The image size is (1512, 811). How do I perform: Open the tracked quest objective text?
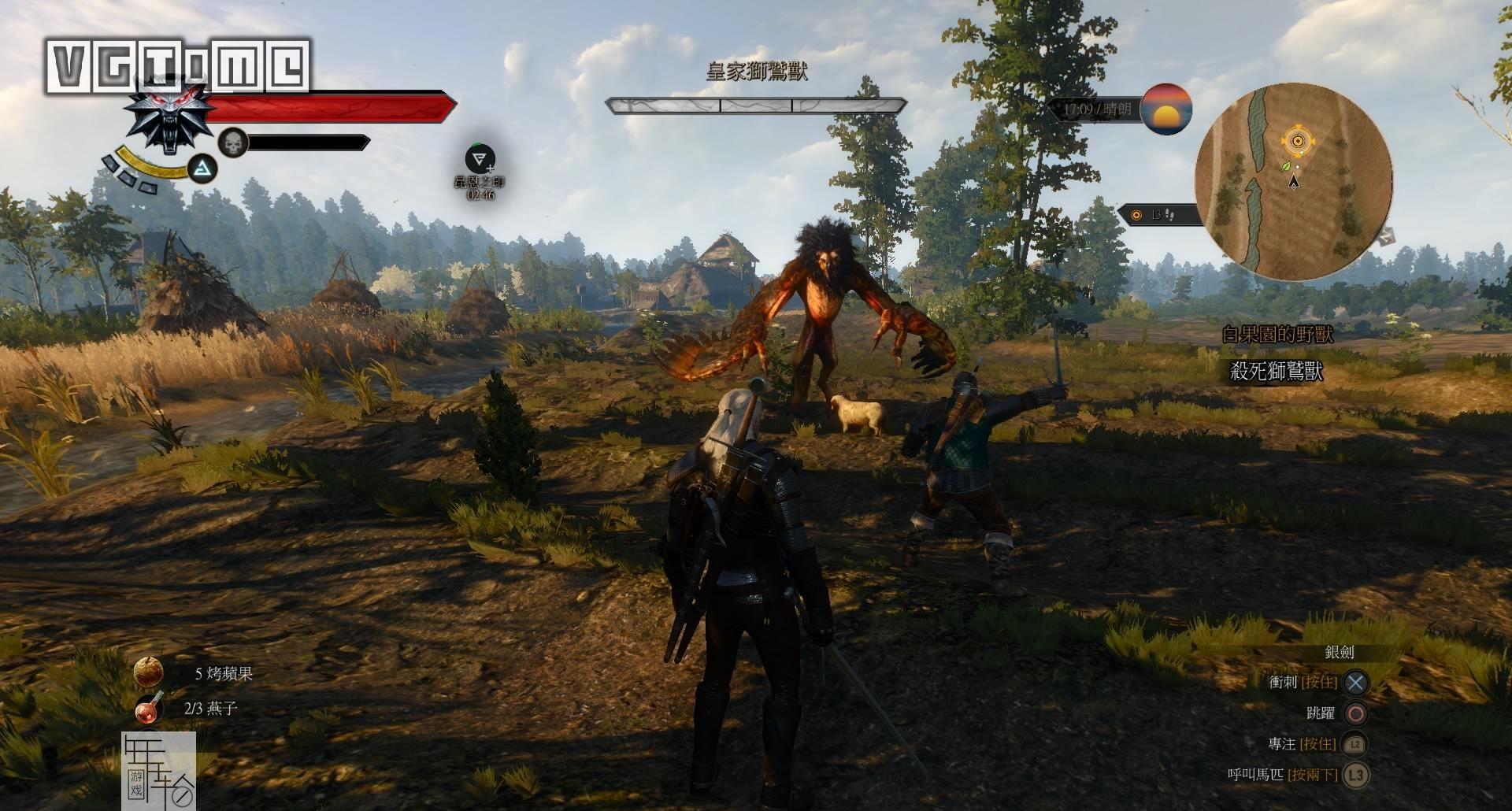click(x=1276, y=371)
